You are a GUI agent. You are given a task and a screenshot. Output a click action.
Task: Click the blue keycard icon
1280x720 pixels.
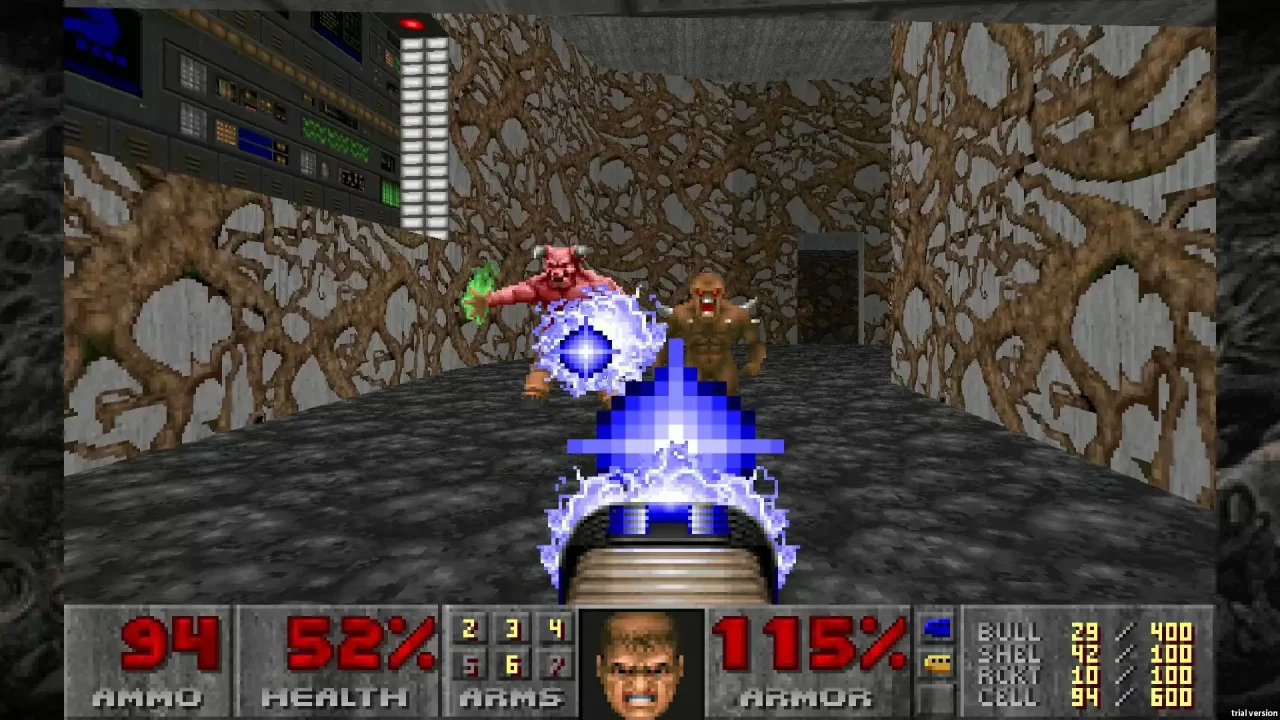[936, 629]
